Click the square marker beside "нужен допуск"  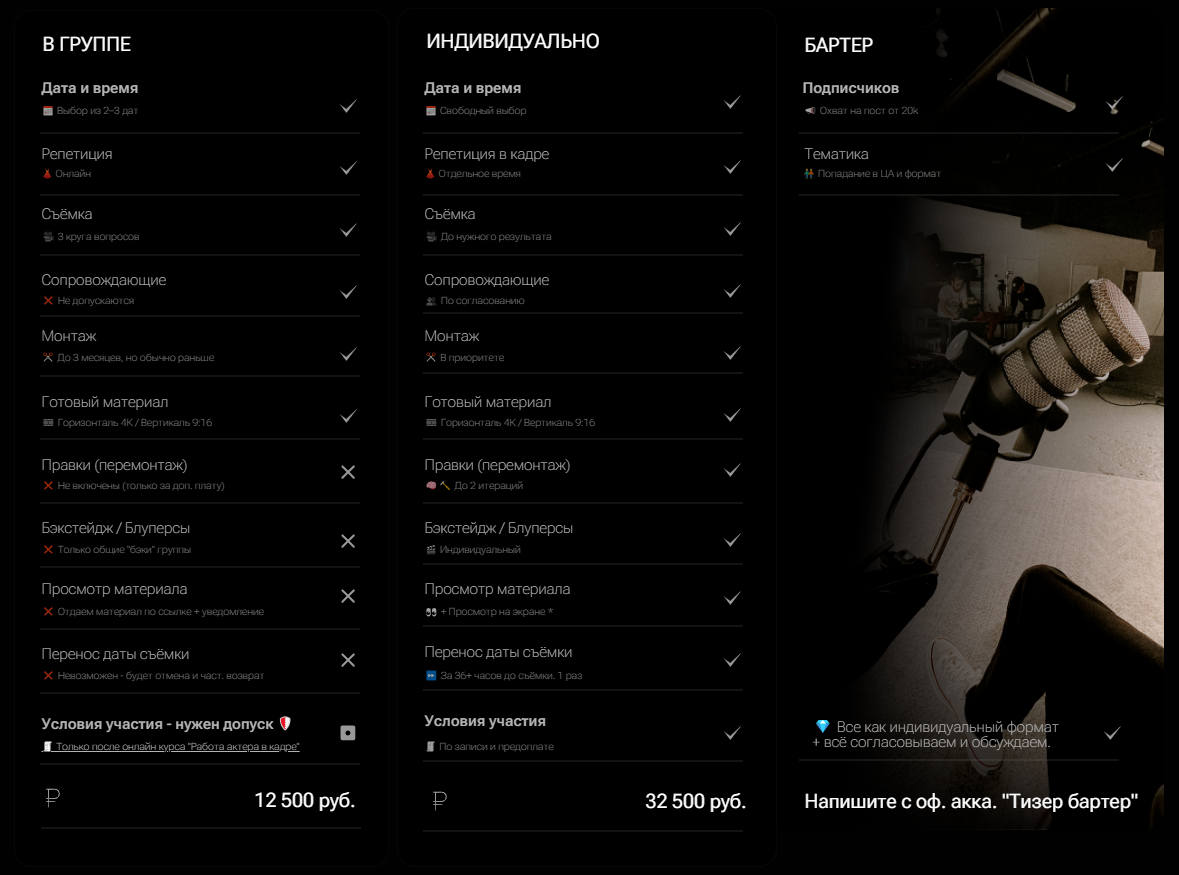348,733
